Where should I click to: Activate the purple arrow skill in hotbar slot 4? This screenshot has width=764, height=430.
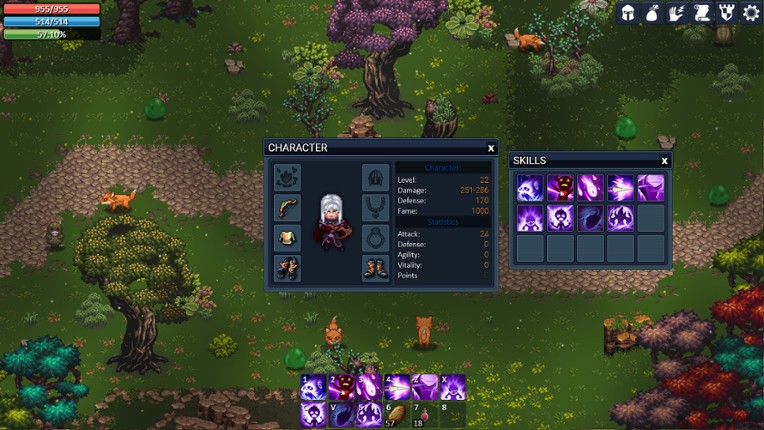pos(397,387)
